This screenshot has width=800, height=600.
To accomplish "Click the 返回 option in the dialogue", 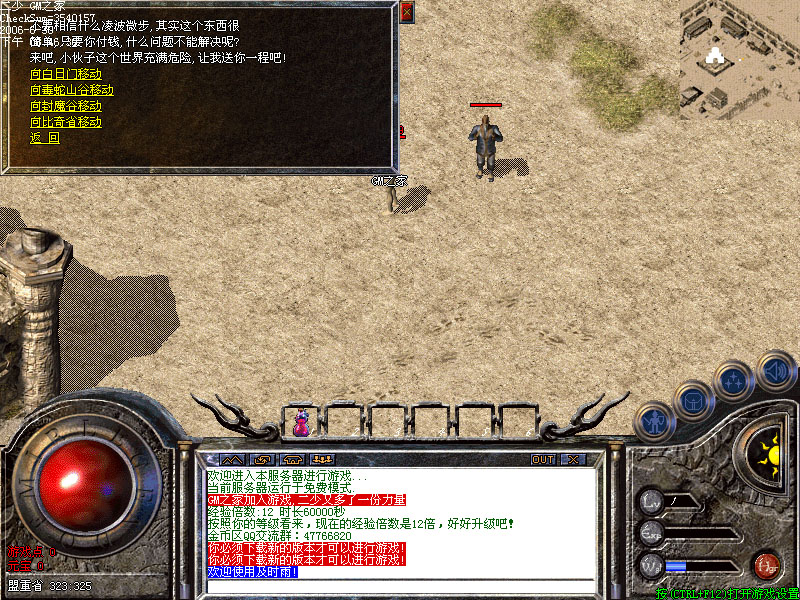I will coord(44,138).
